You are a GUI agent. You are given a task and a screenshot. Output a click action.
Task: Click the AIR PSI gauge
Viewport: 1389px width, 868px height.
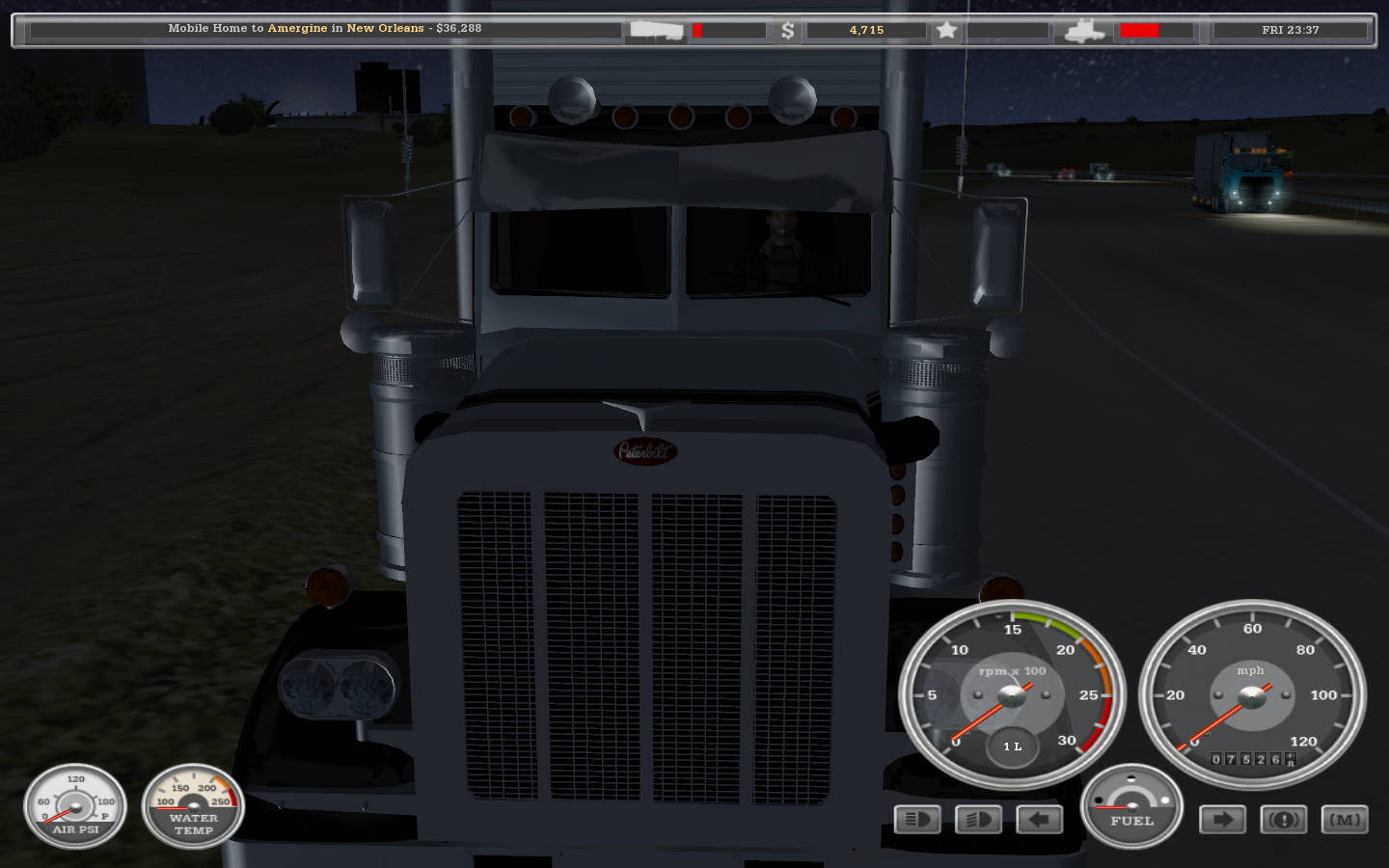(75, 807)
